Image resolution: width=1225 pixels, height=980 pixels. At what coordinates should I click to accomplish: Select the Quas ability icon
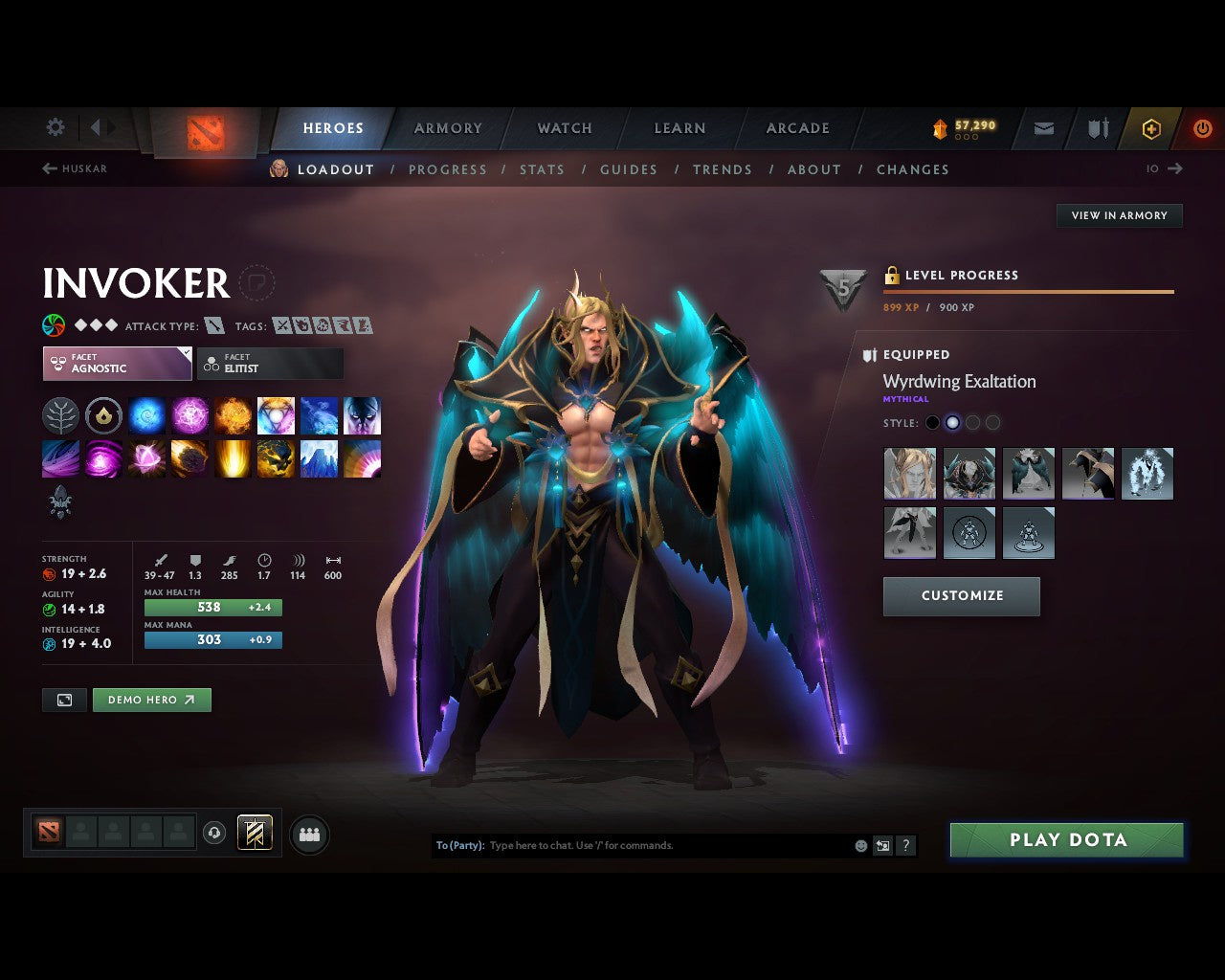146,415
